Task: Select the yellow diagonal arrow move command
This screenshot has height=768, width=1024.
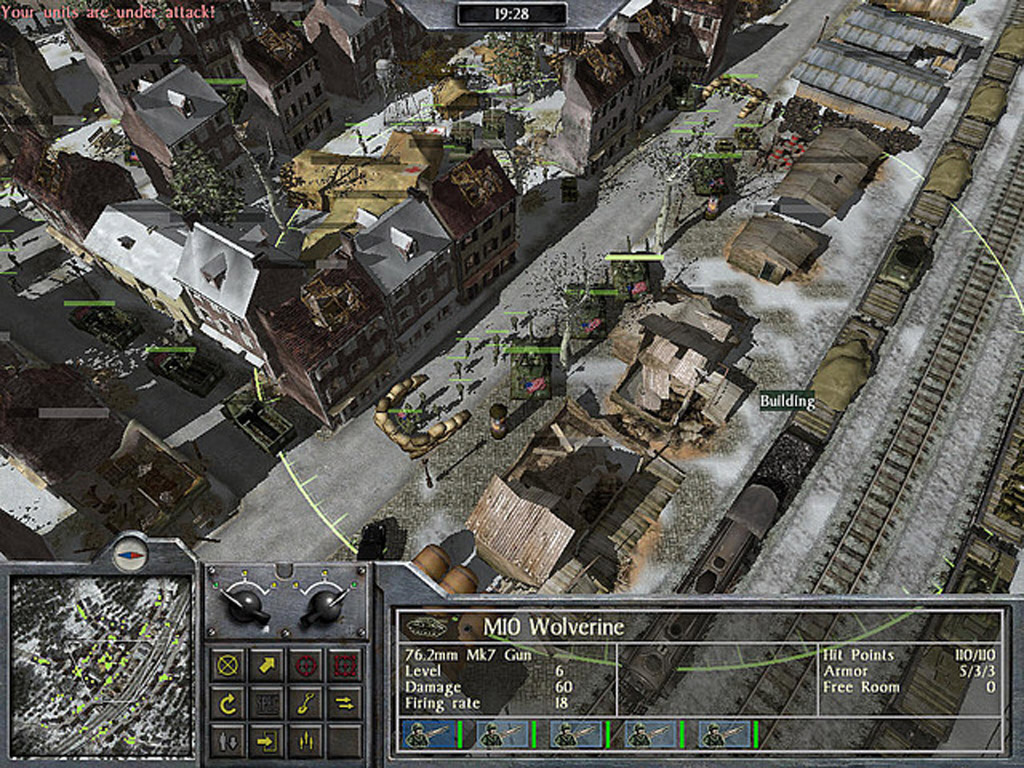Action: pos(267,665)
